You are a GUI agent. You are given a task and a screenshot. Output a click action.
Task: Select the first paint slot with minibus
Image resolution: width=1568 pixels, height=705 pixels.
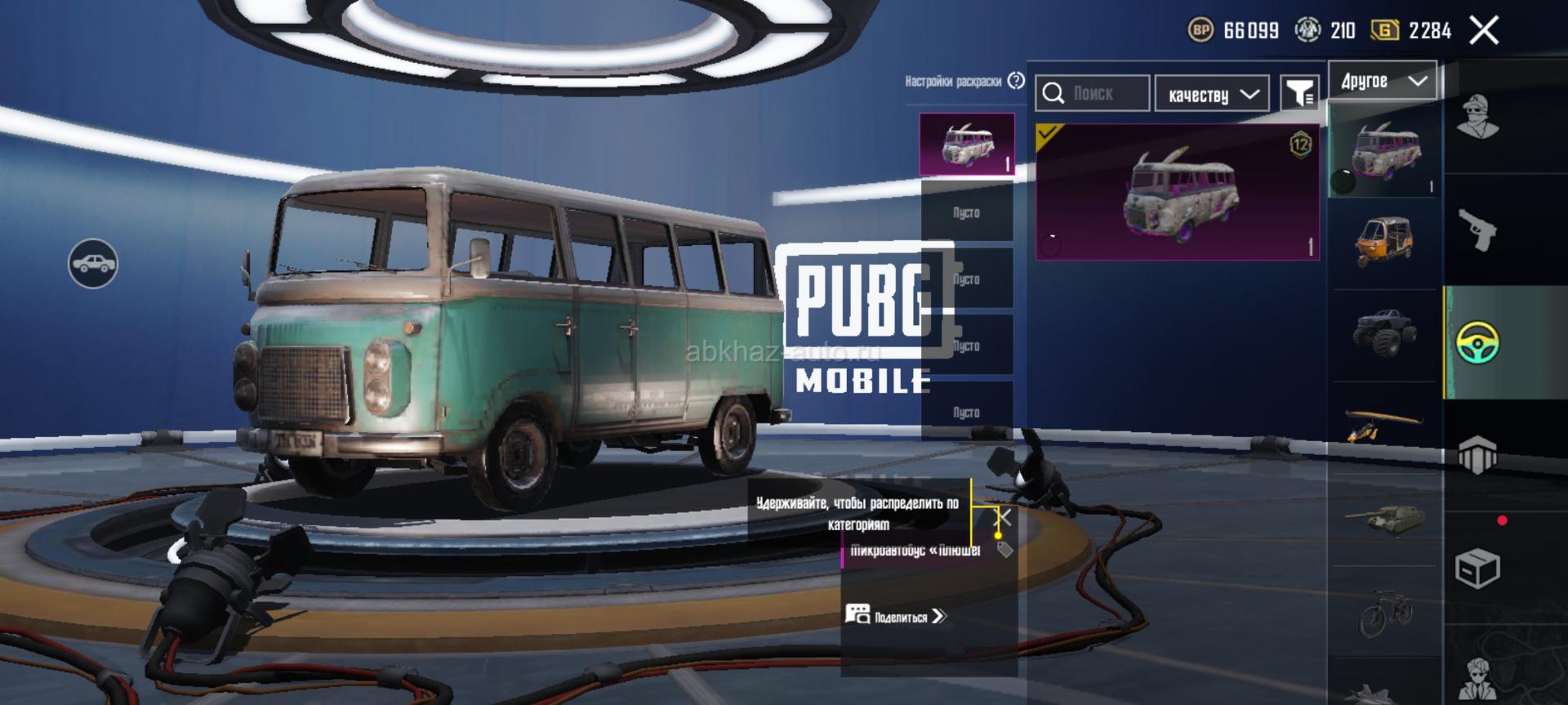(x=967, y=145)
